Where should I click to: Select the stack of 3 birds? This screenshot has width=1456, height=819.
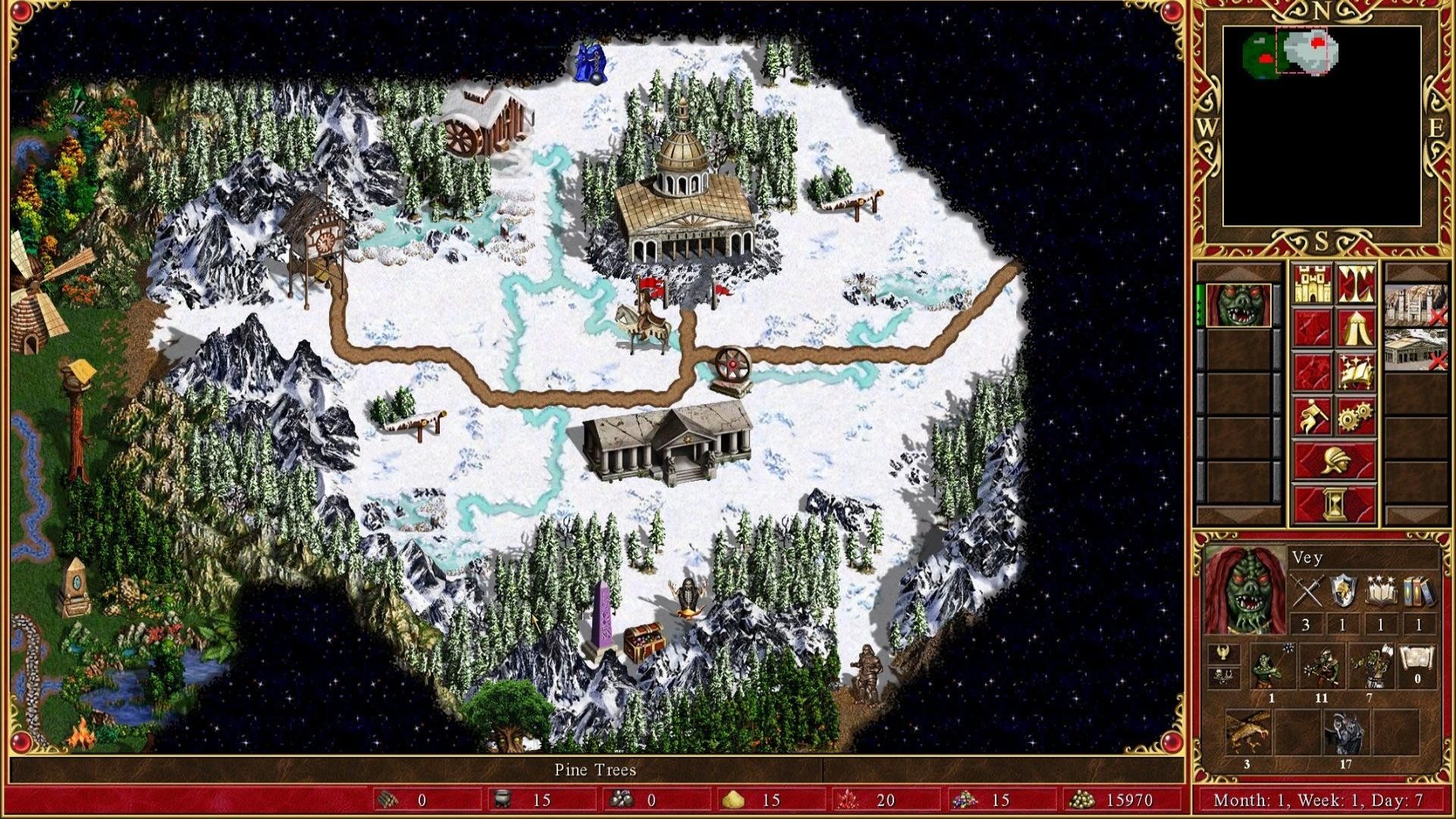click(x=1247, y=733)
